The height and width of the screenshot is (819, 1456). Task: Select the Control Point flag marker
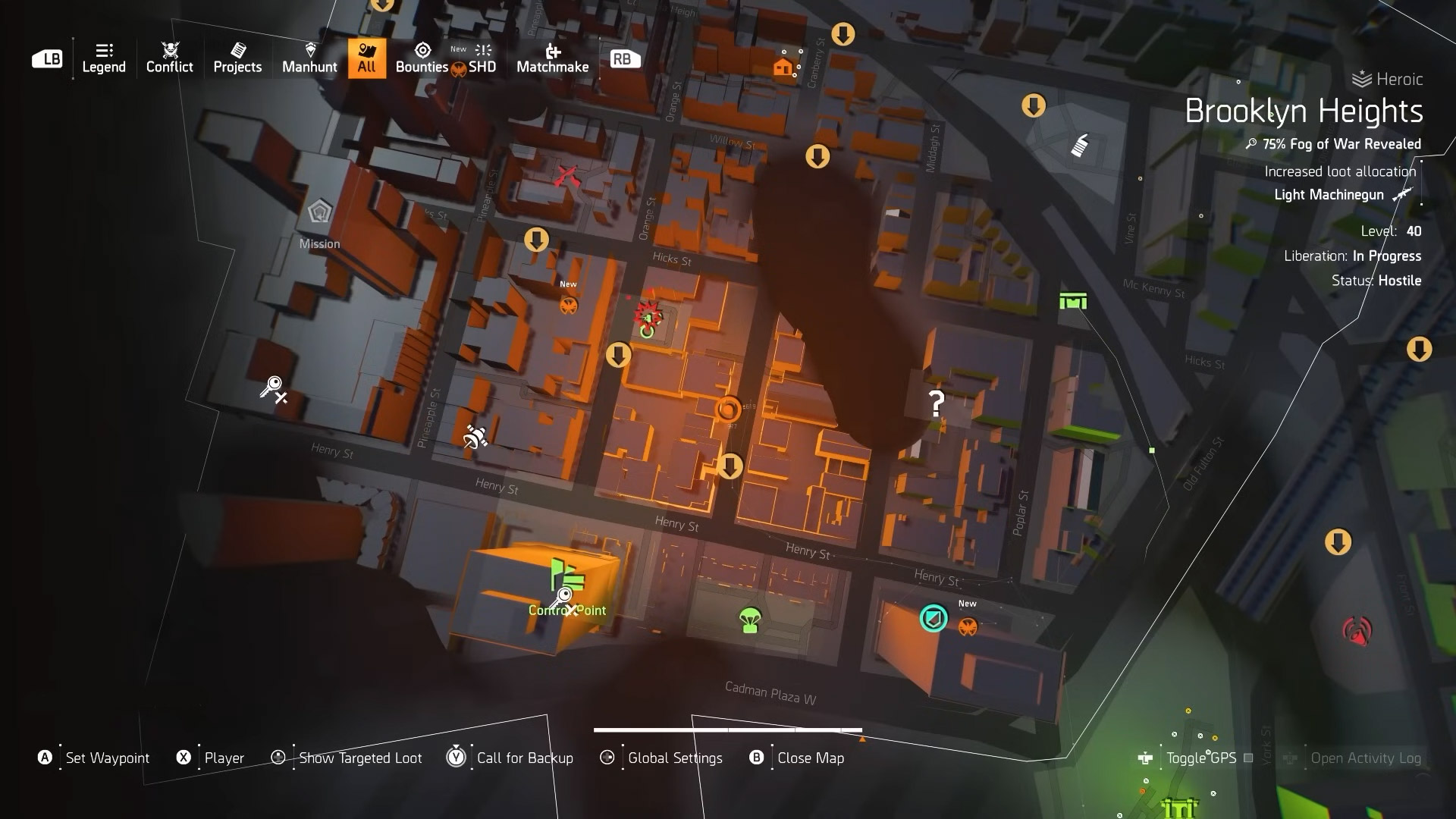(567, 576)
